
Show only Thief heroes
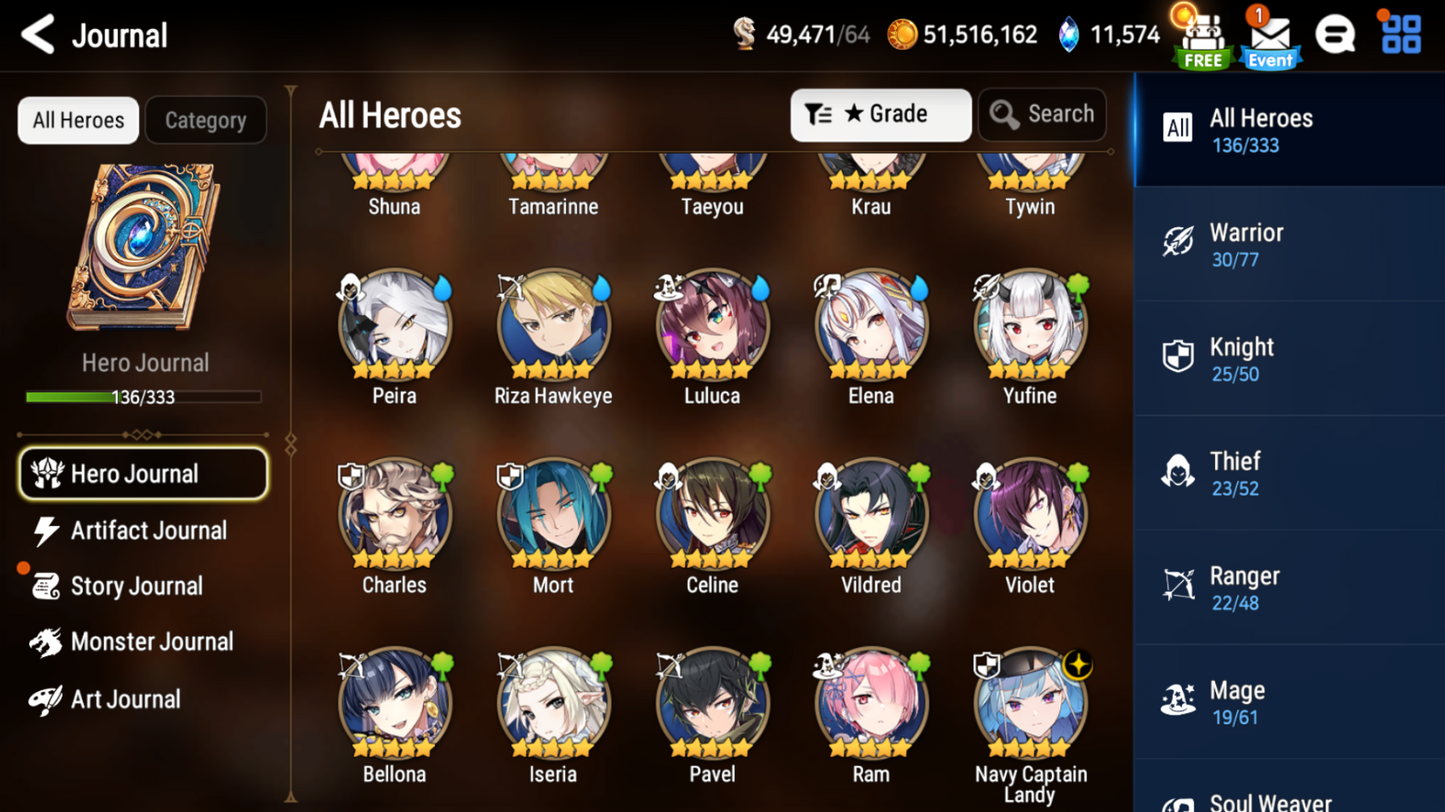point(1288,474)
